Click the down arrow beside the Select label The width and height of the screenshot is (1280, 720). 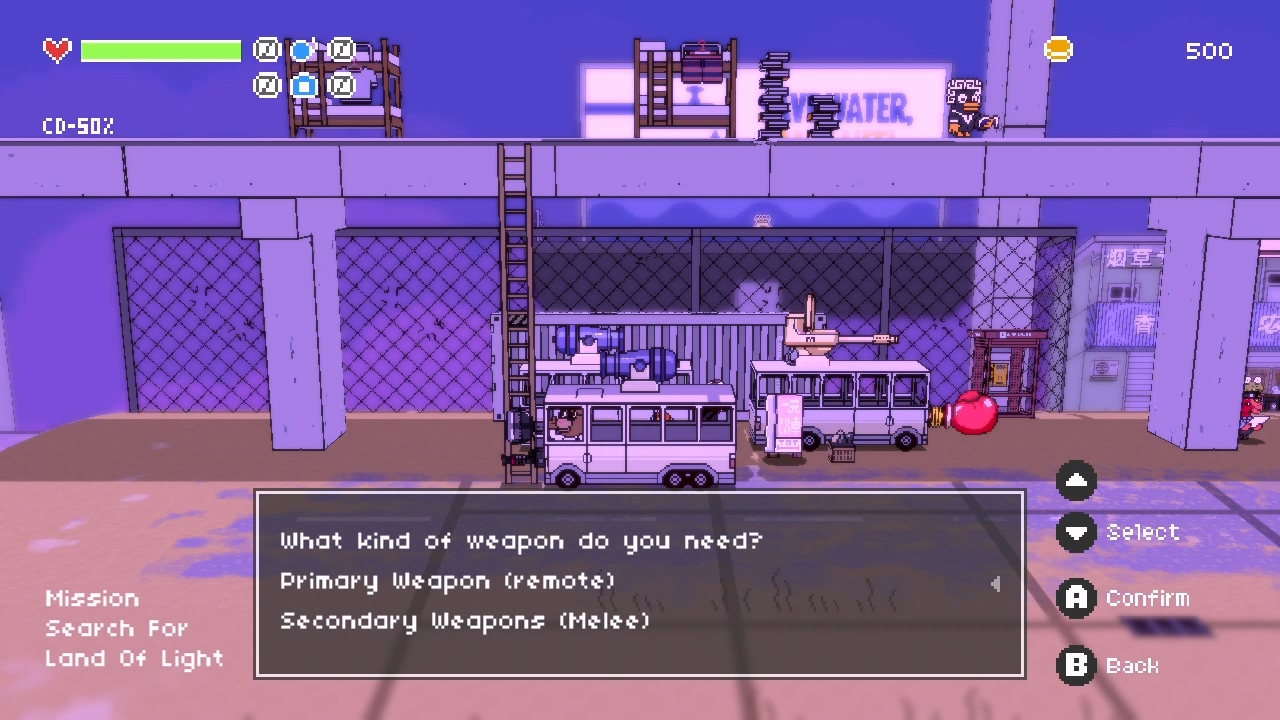tap(1076, 534)
